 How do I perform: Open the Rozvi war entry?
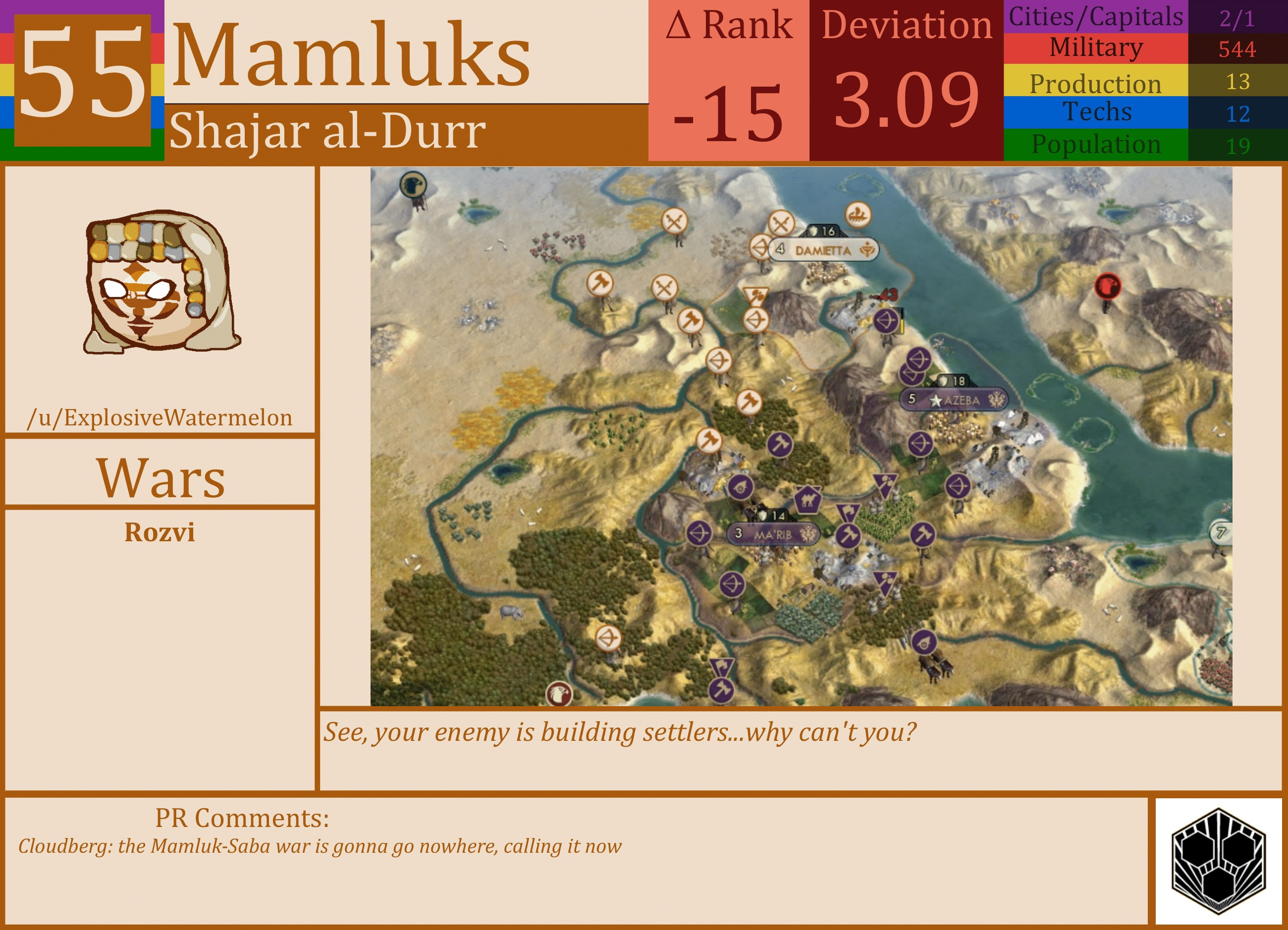pos(161,532)
